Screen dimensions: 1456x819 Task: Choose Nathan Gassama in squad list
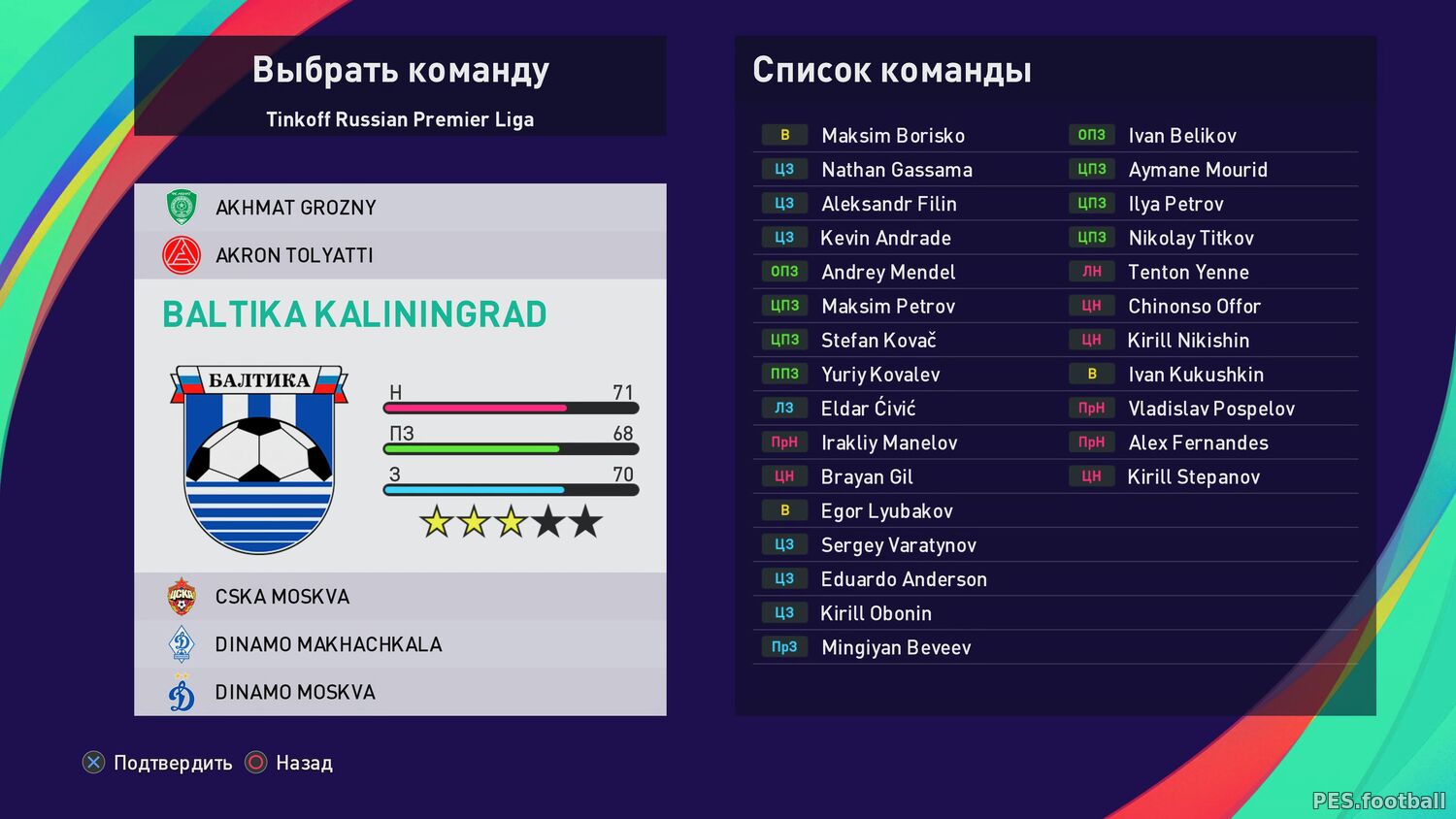pyautogui.click(x=896, y=170)
